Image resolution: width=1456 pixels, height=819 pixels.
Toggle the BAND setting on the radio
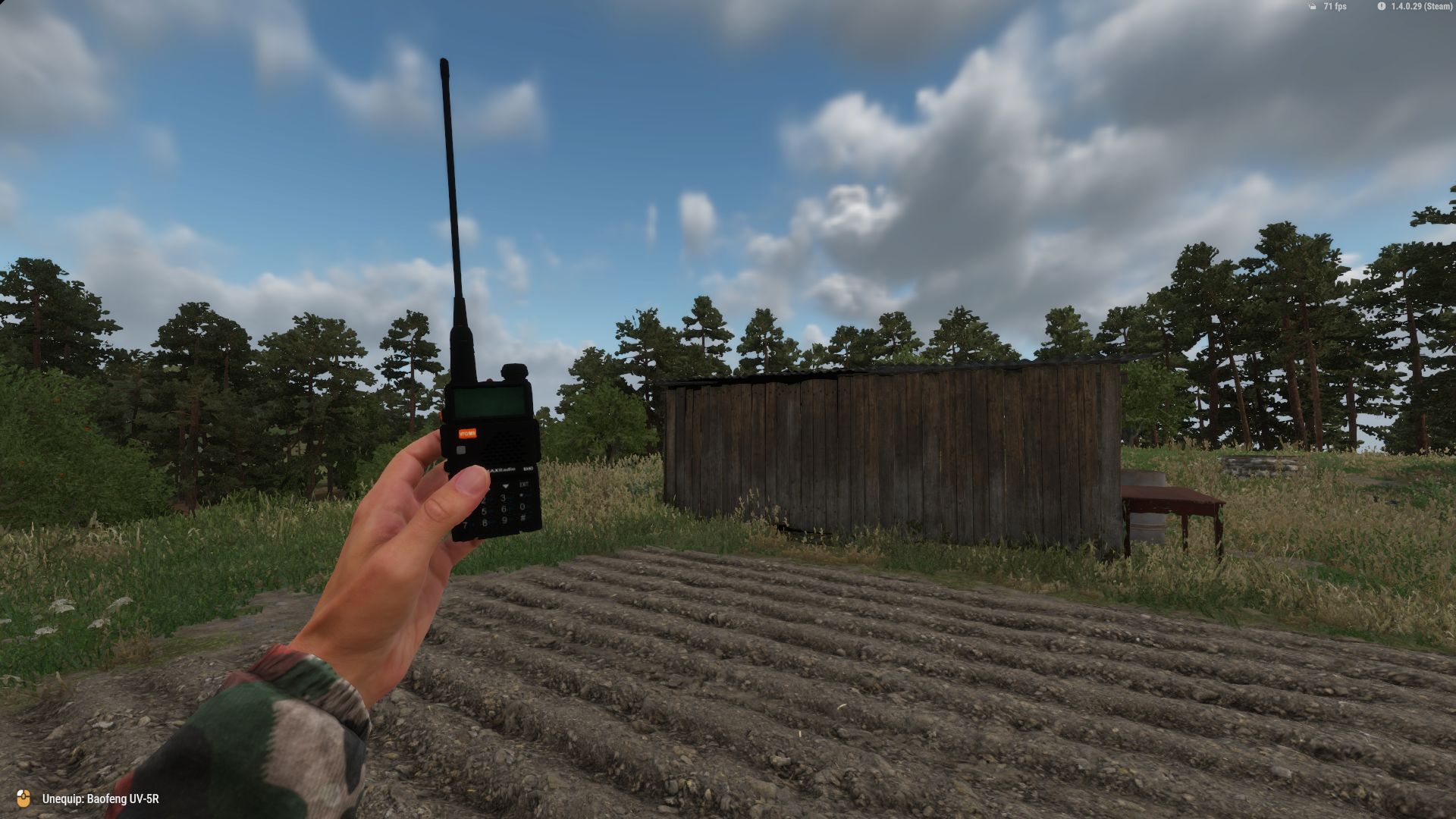[x=529, y=468]
